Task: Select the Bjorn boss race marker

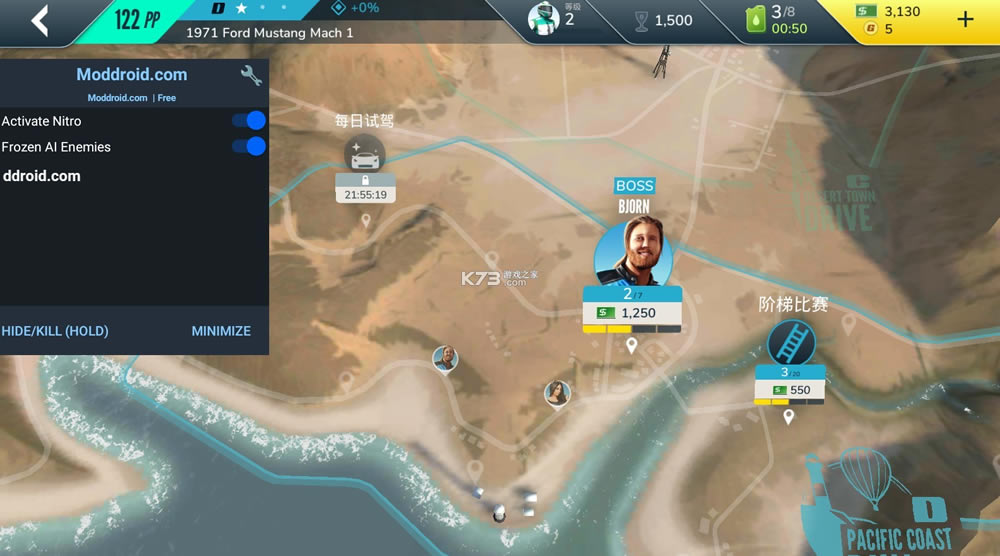Action: (632, 251)
